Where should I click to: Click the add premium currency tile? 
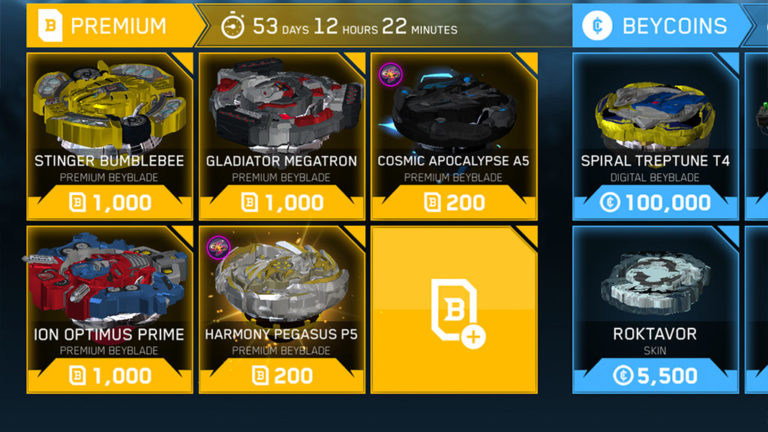click(x=454, y=309)
